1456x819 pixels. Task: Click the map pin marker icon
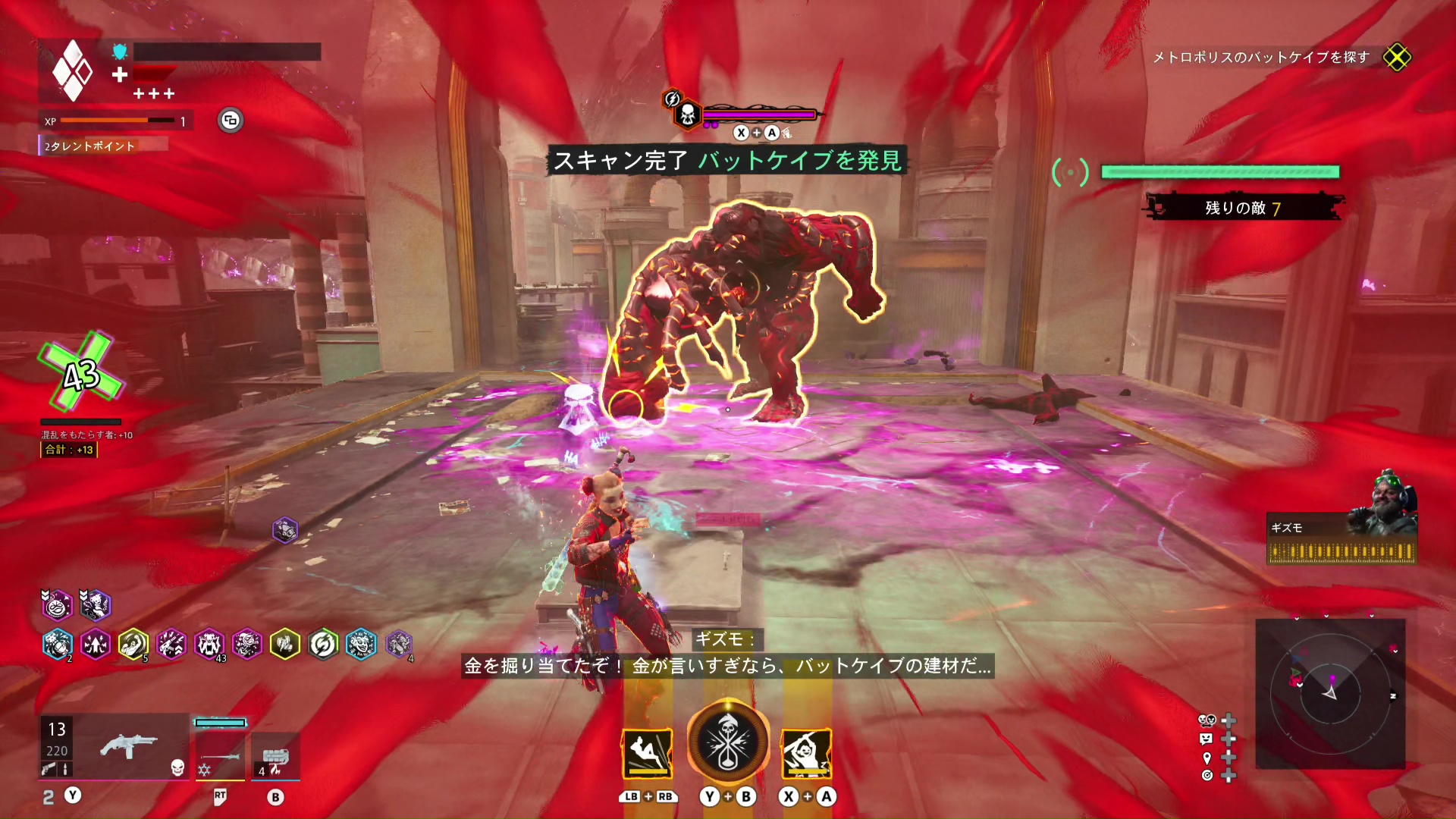pos(1207,758)
